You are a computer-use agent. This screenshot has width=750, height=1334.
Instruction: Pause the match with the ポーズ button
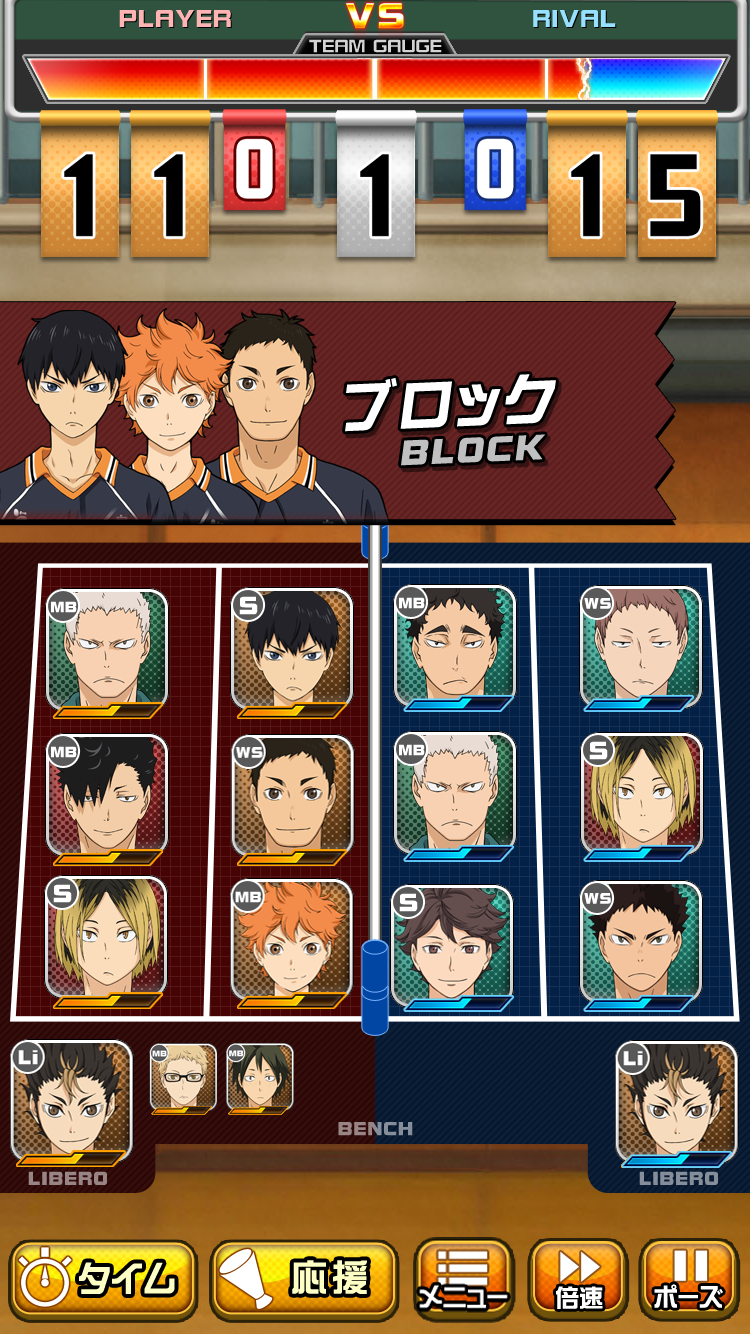[x=688, y=1280]
